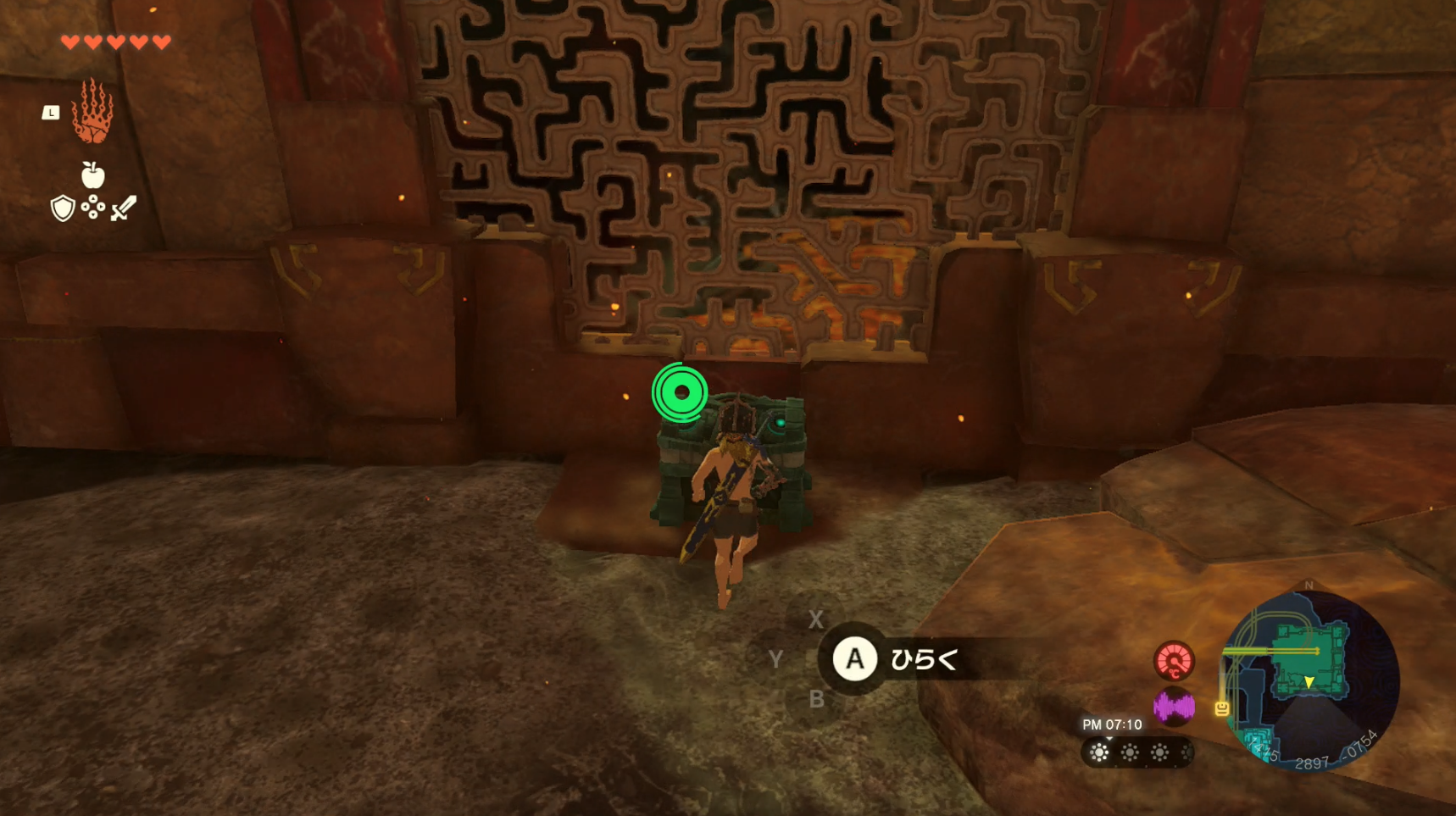Click the apple food status icon
The width and height of the screenshot is (1456, 816).
pos(92,175)
